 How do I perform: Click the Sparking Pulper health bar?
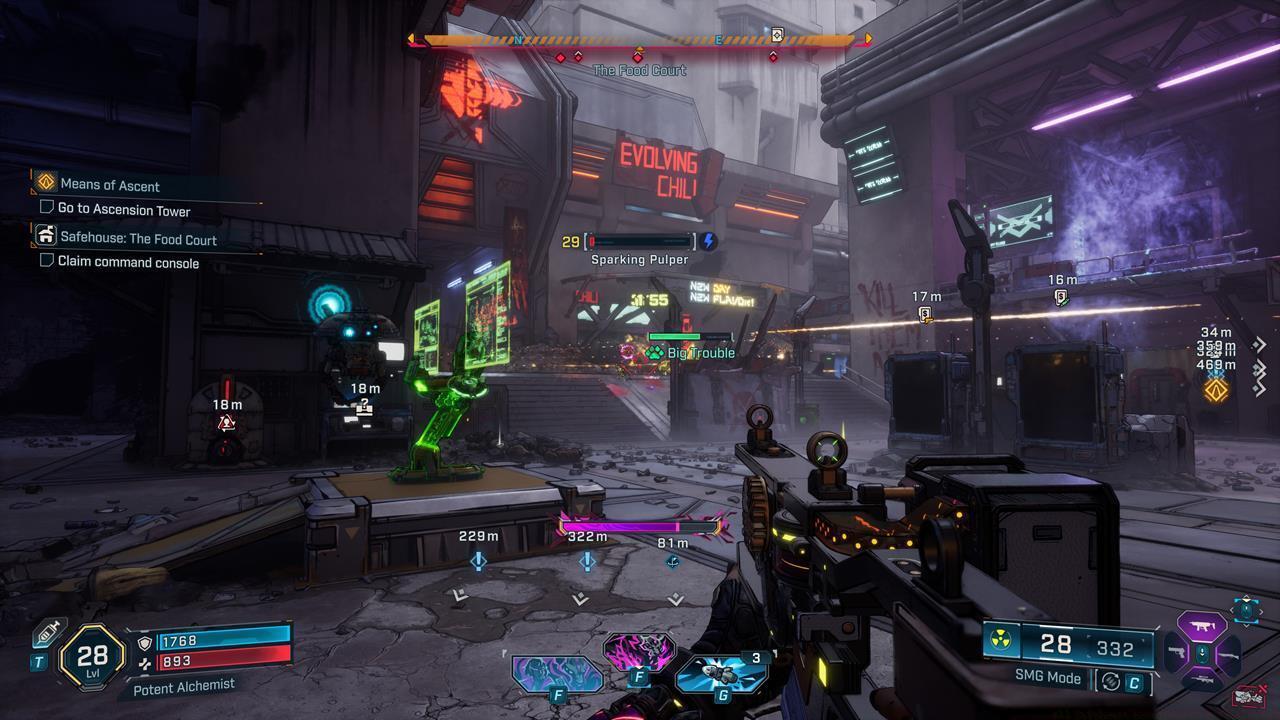click(x=640, y=239)
